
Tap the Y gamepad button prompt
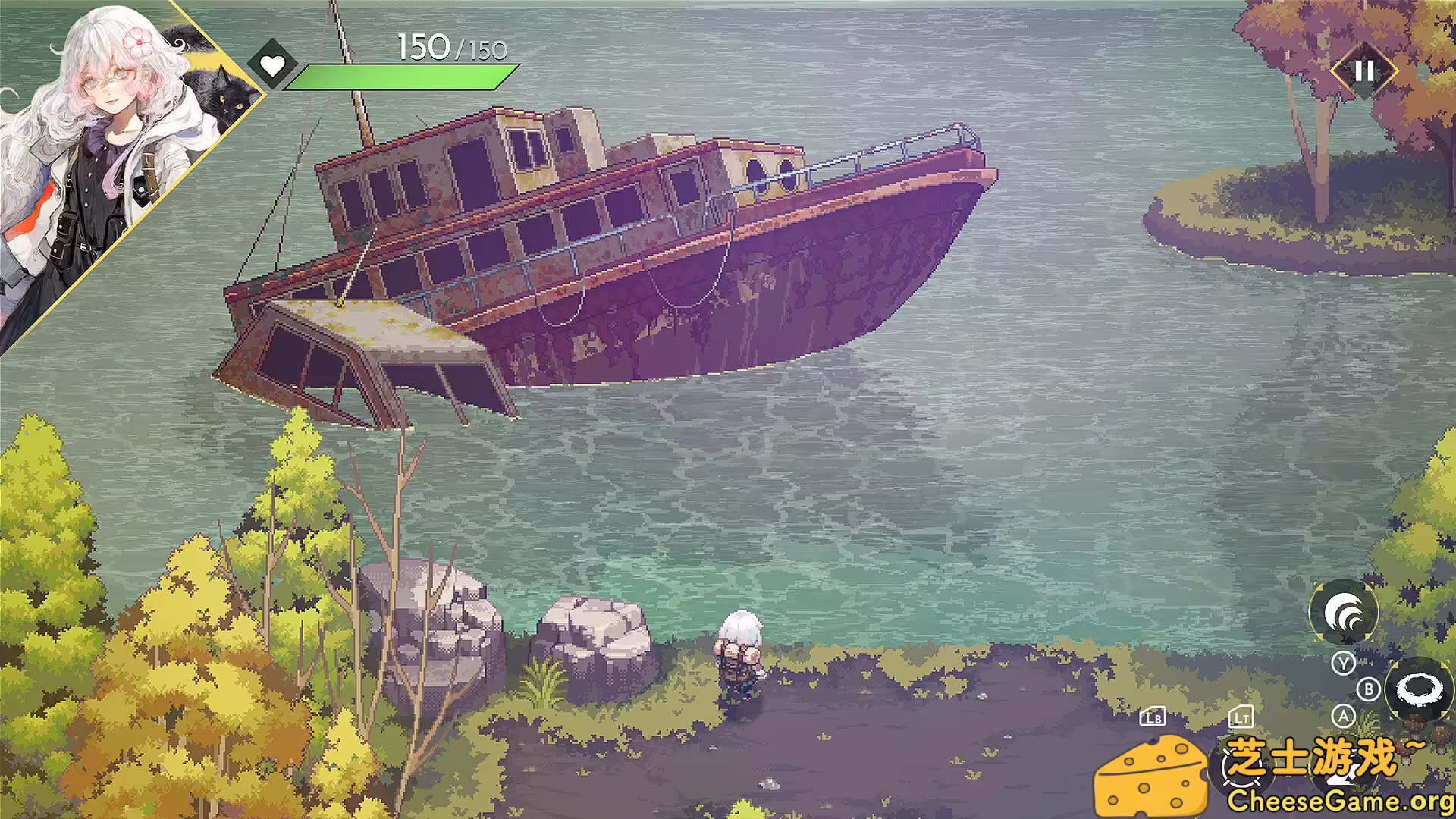pyautogui.click(x=1344, y=664)
